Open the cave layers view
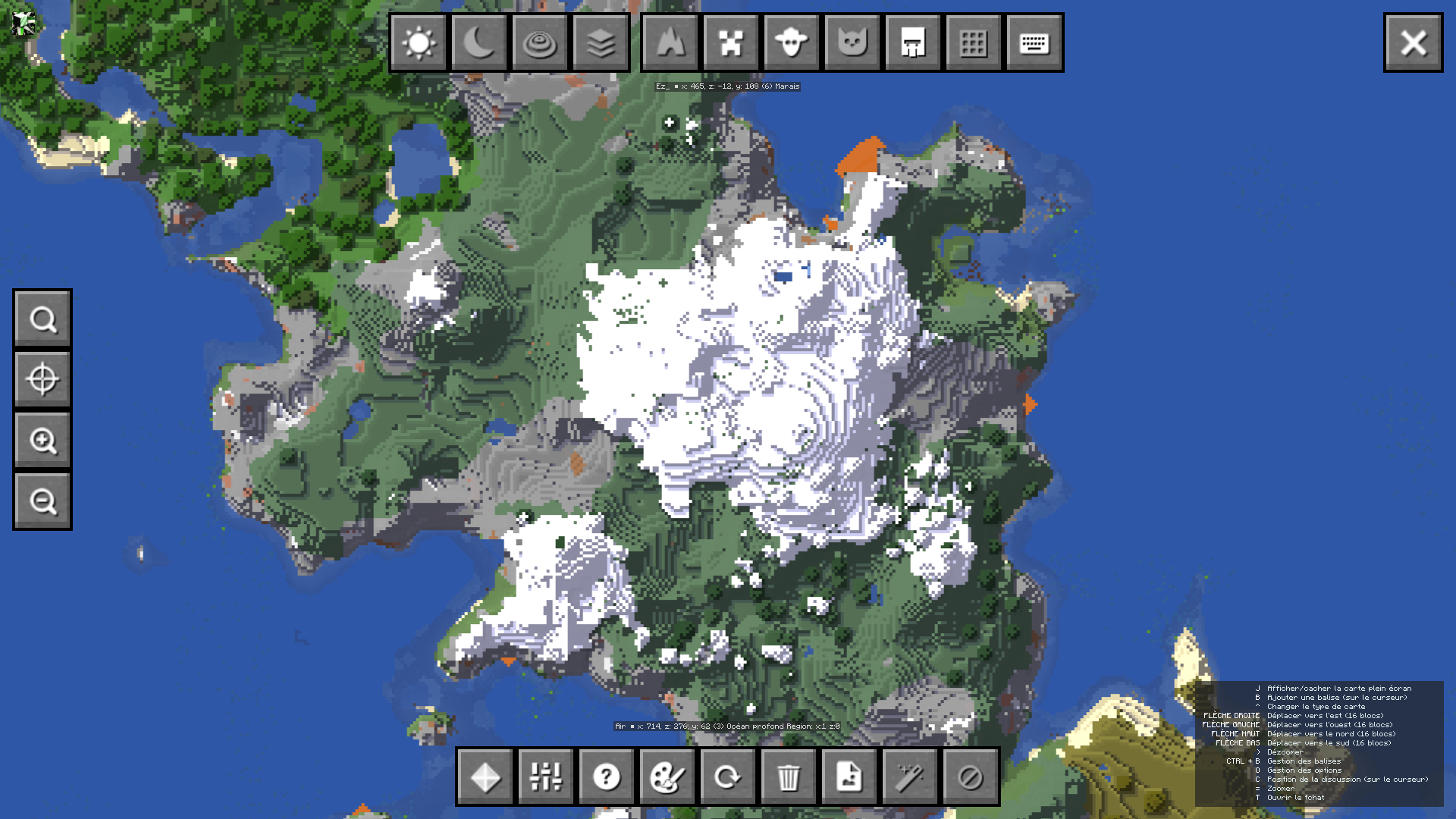Image resolution: width=1456 pixels, height=819 pixels. click(x=601, y=42)
